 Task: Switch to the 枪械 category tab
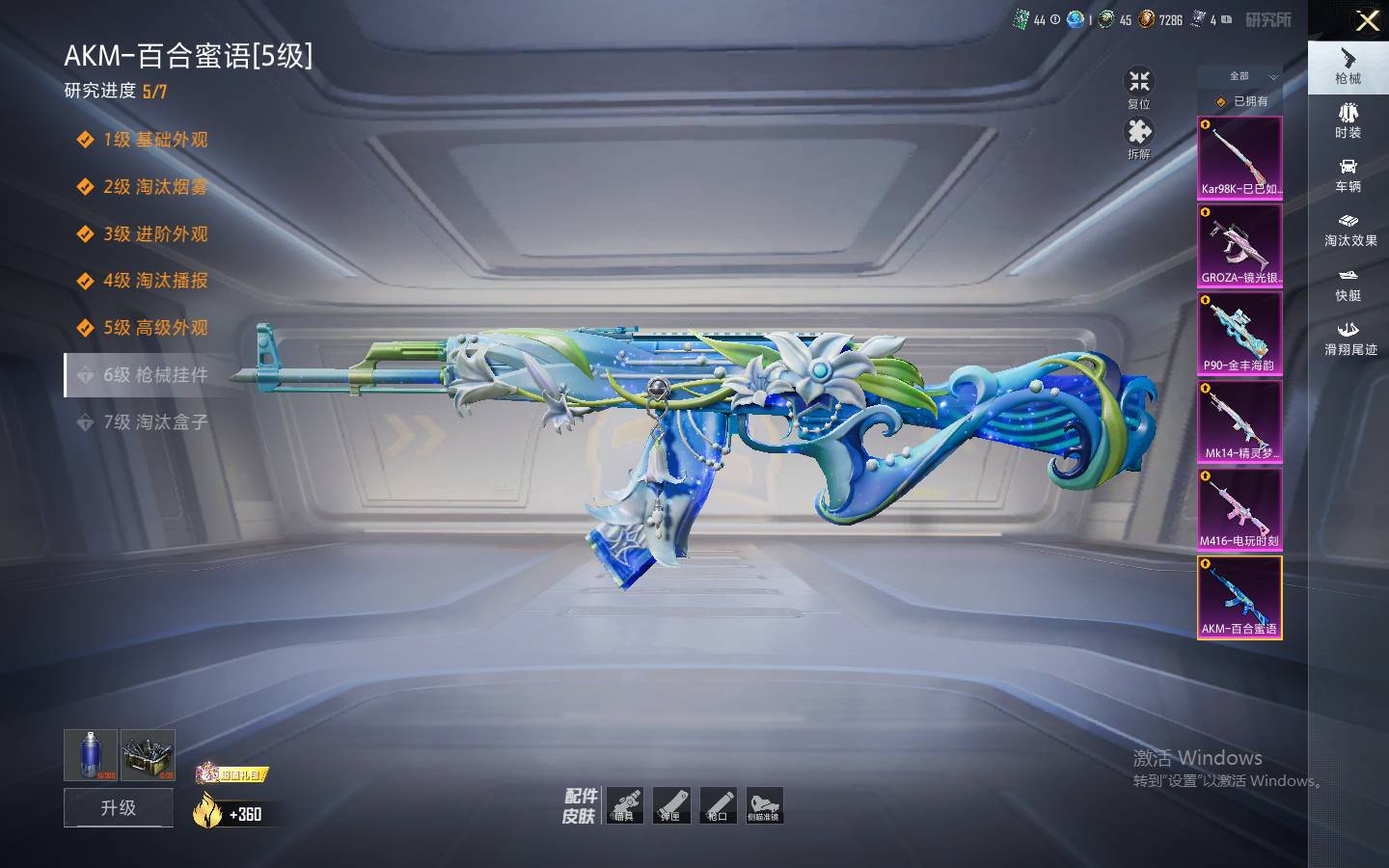point(1348,67)
